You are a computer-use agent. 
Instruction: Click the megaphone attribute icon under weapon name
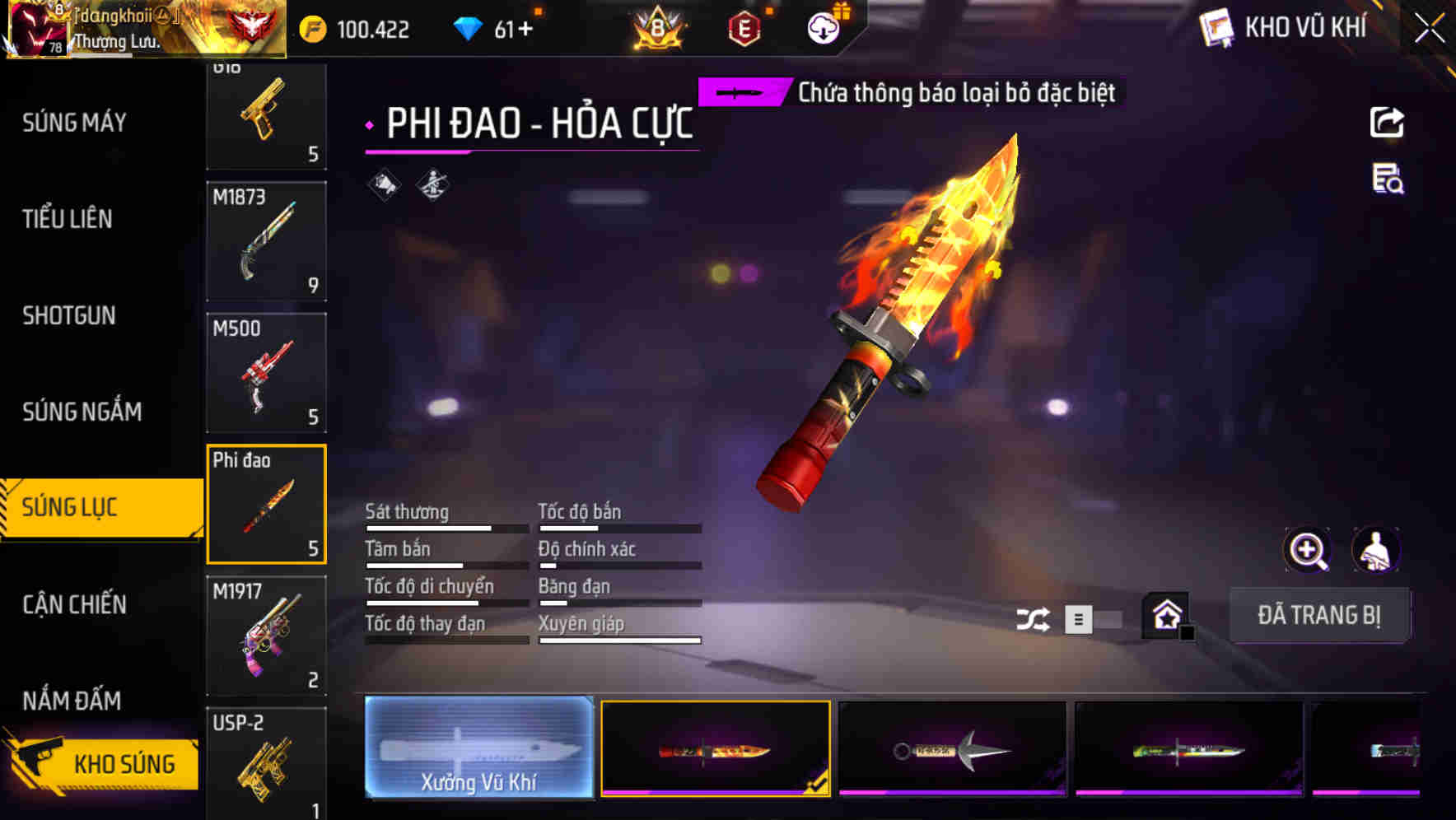(384, 184)
